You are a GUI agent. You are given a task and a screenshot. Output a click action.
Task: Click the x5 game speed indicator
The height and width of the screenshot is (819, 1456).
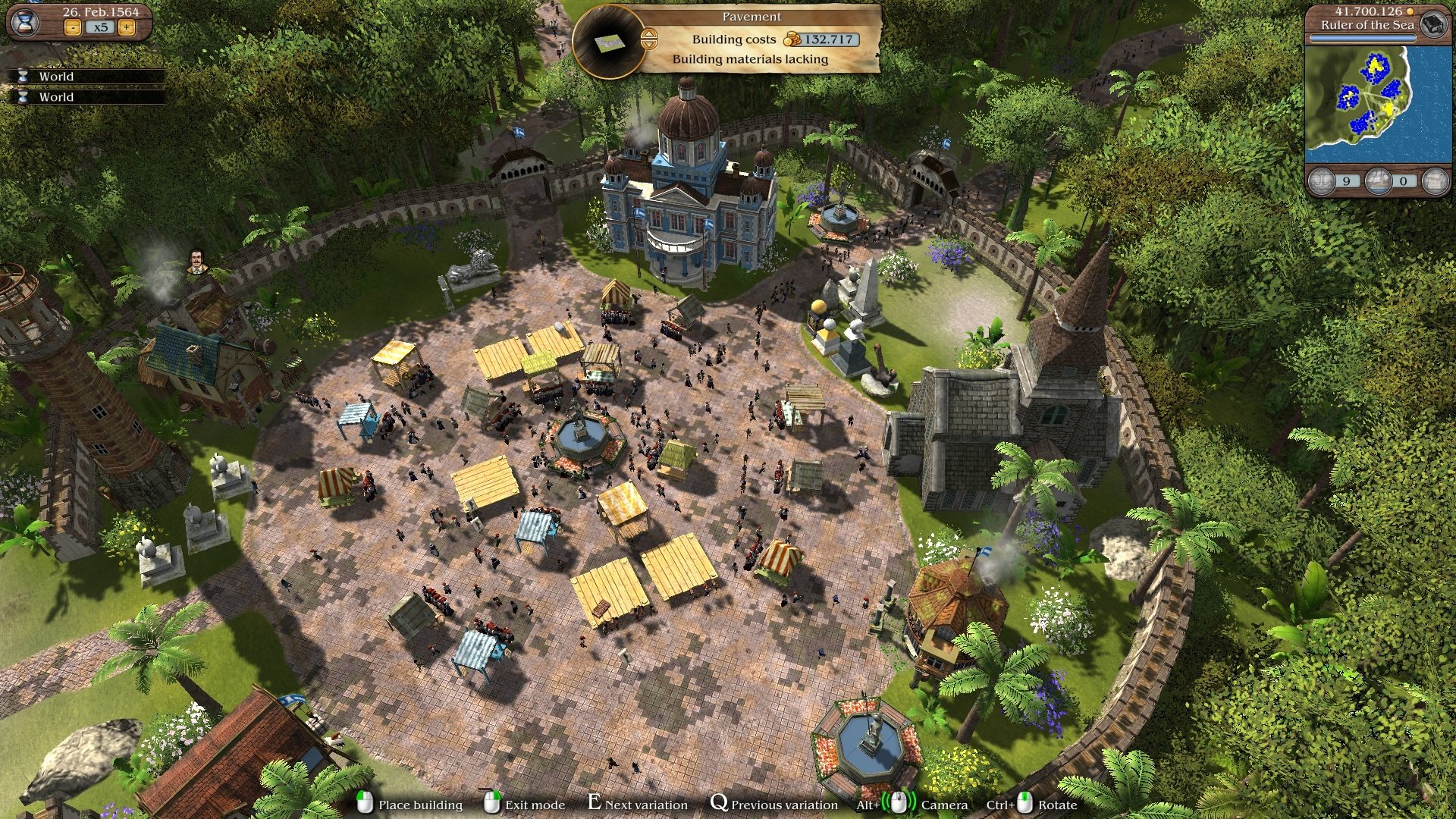pyautogui.click(x=102, y=27)
